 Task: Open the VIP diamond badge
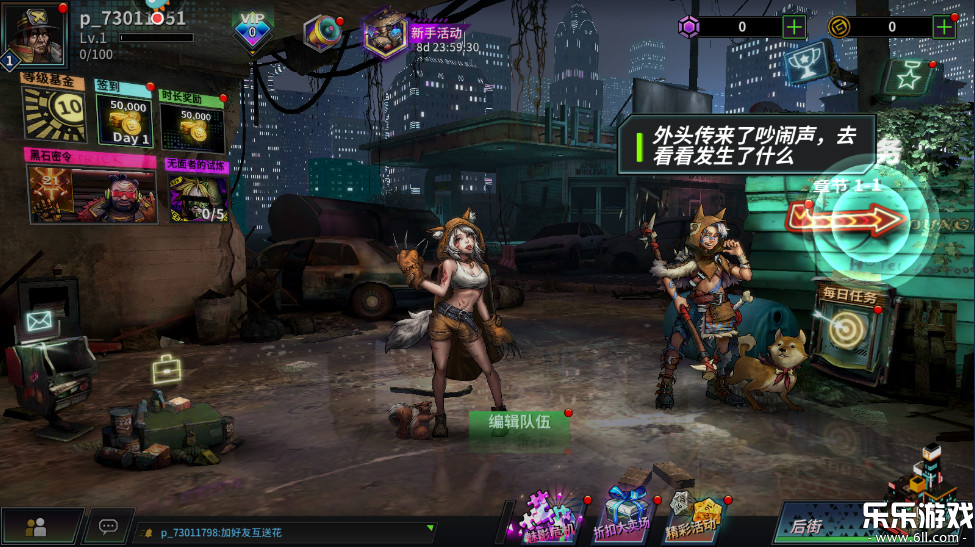[x=252, y=31]
